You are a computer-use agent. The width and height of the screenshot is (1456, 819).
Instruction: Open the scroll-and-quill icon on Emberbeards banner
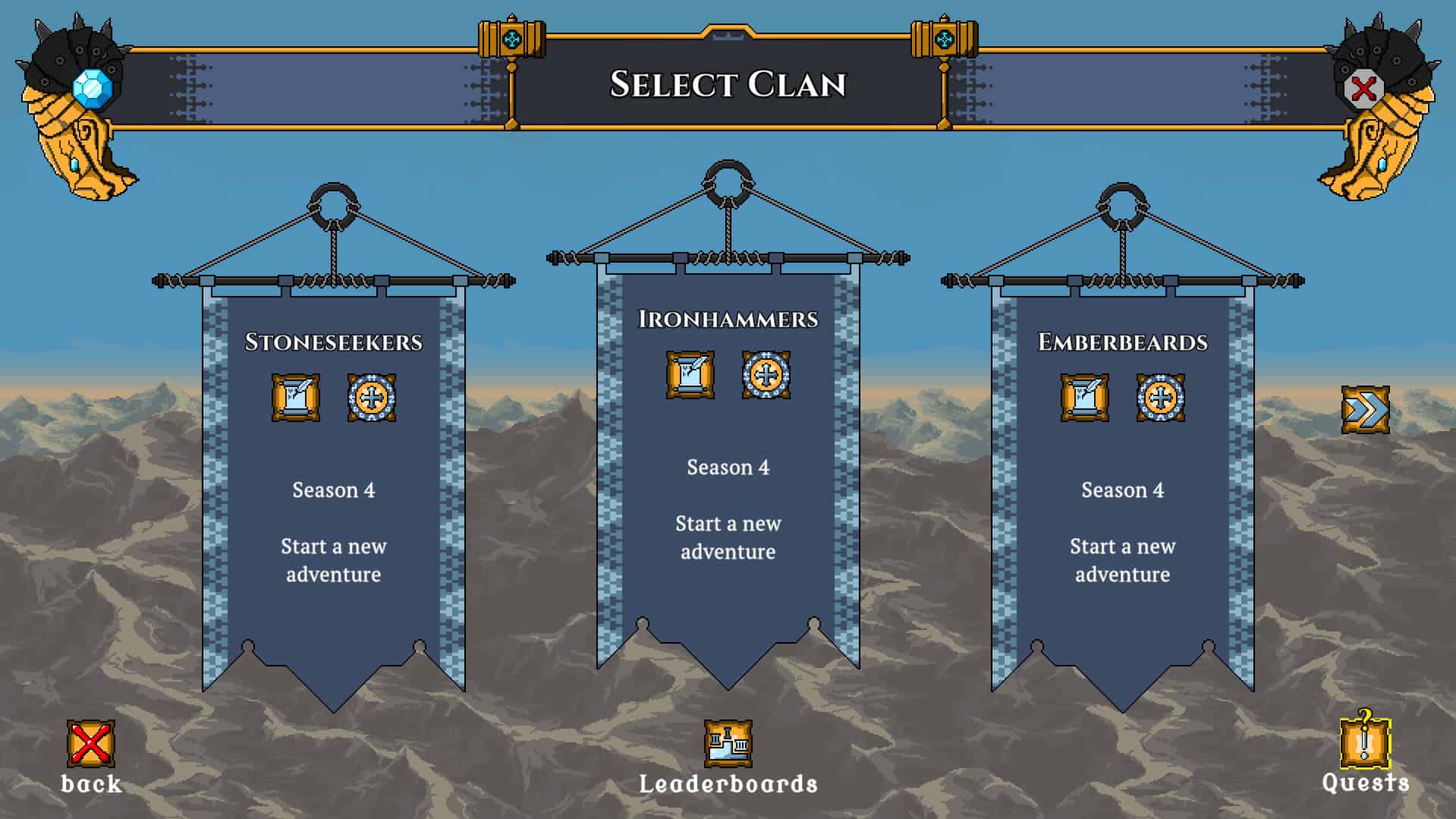click(x=1083, y=398)
